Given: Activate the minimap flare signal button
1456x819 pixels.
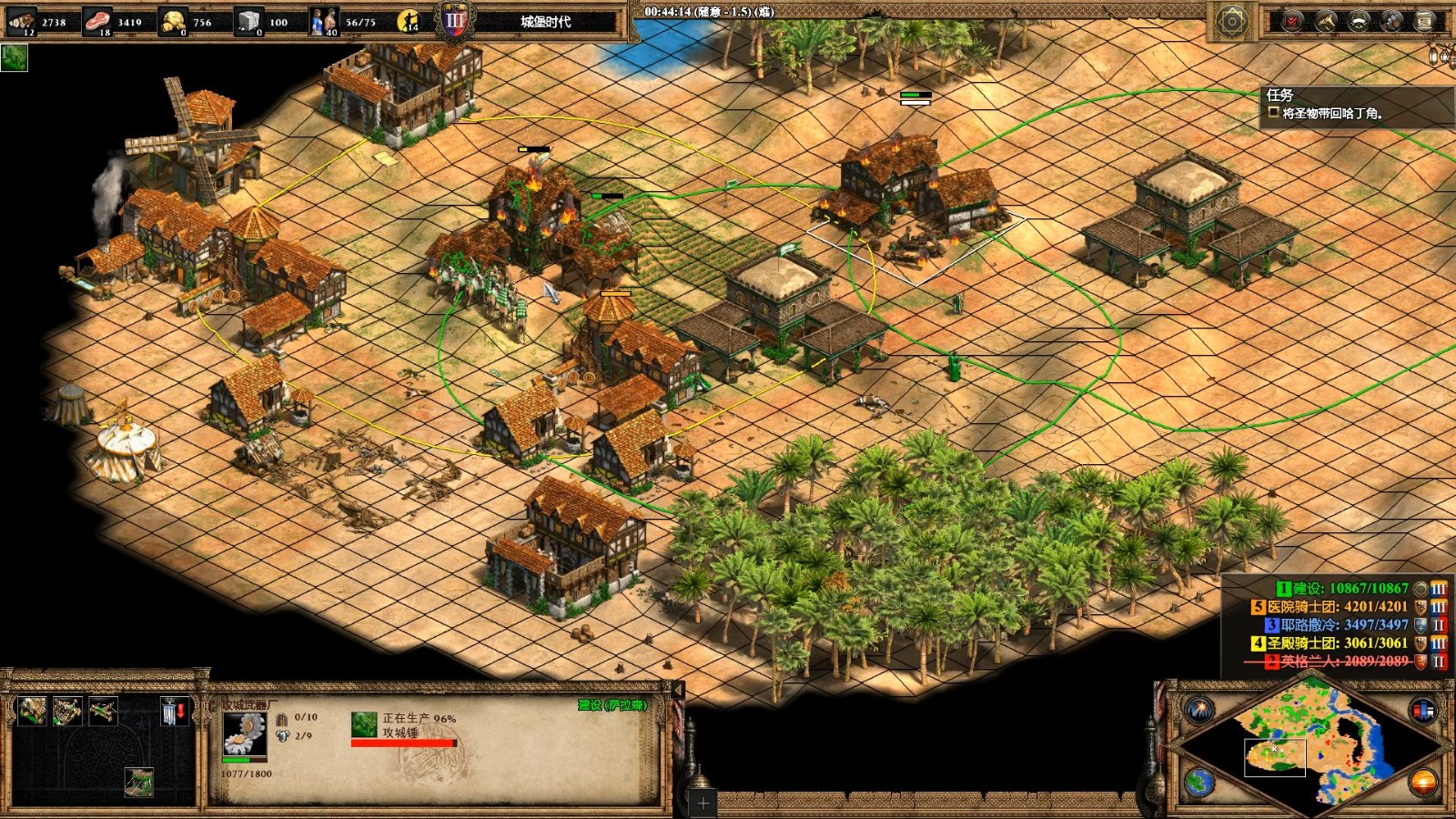Looking at the screenshot, I should click(1199, 709).
